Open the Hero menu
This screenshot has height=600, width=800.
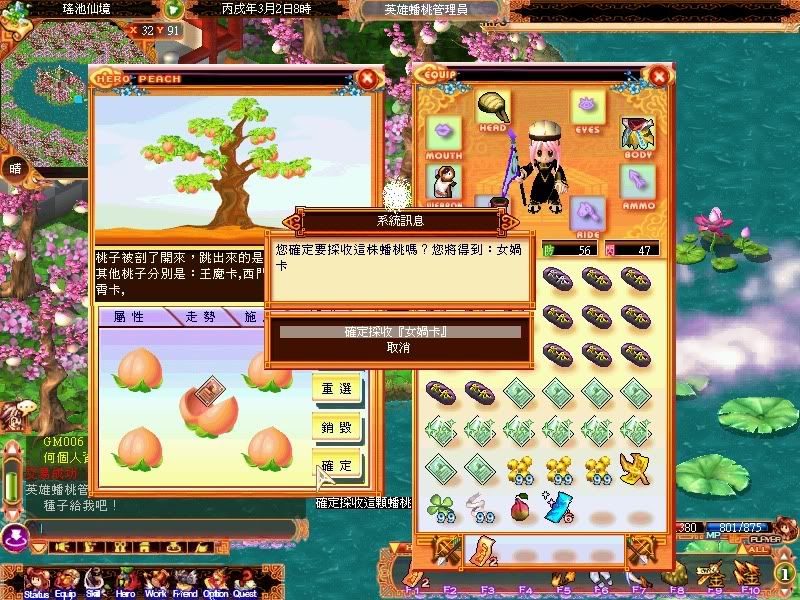pyautogui.click(x=125, y=583)
